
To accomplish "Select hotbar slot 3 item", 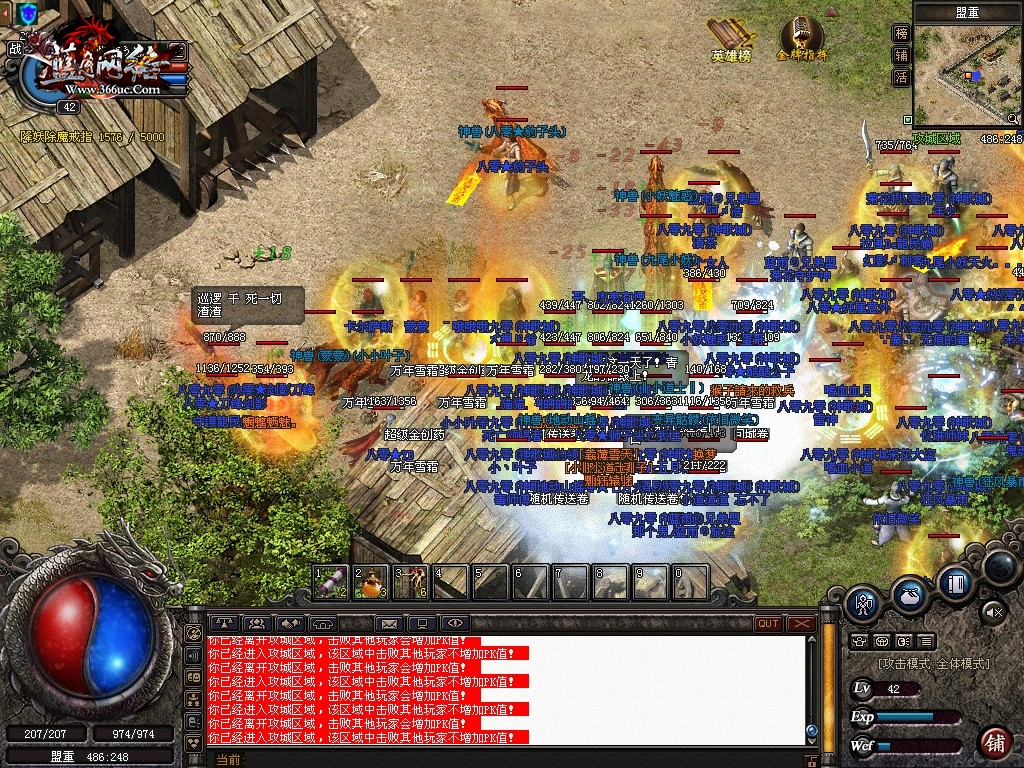I will pyautogui.click(x=411, y=581).
